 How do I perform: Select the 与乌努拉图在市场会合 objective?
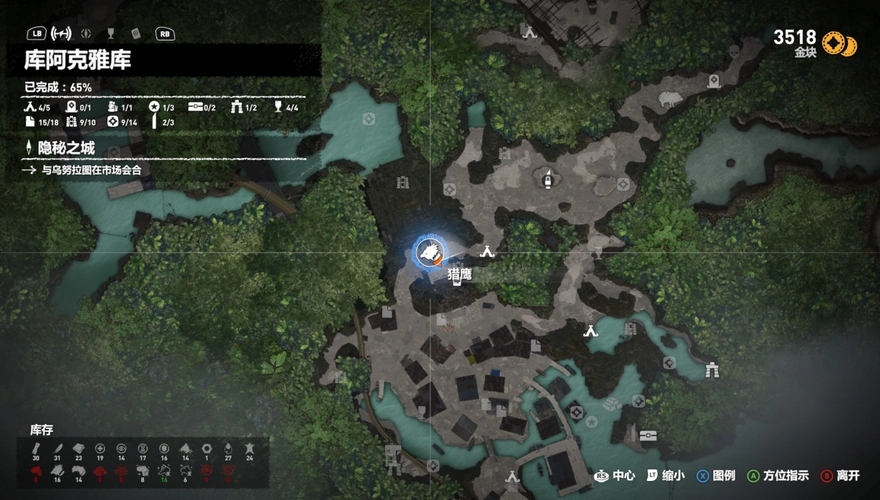pyautogui.click(x=90, y=170)
